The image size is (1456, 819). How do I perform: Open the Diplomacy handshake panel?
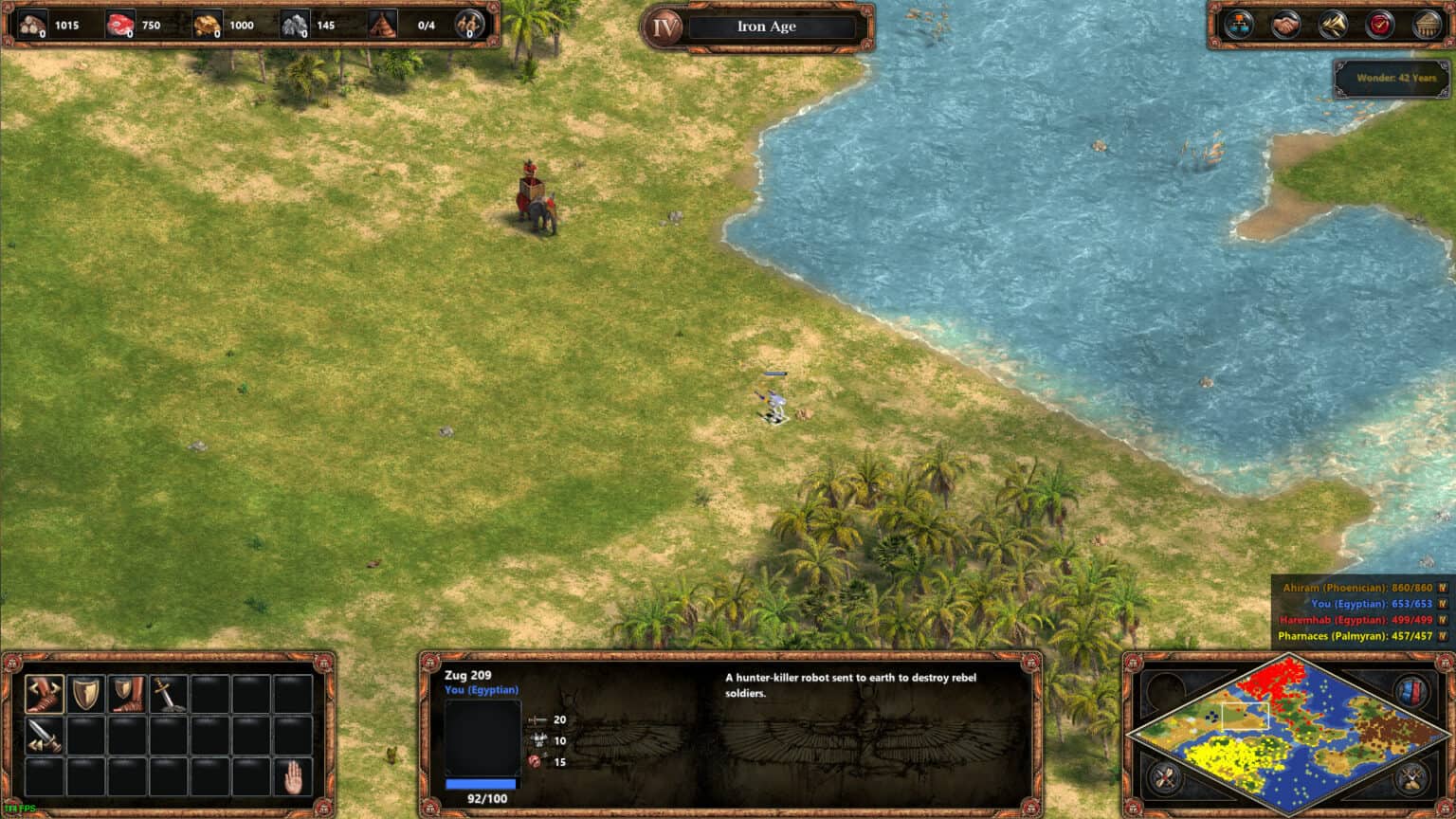click(x=1285, y=26)
